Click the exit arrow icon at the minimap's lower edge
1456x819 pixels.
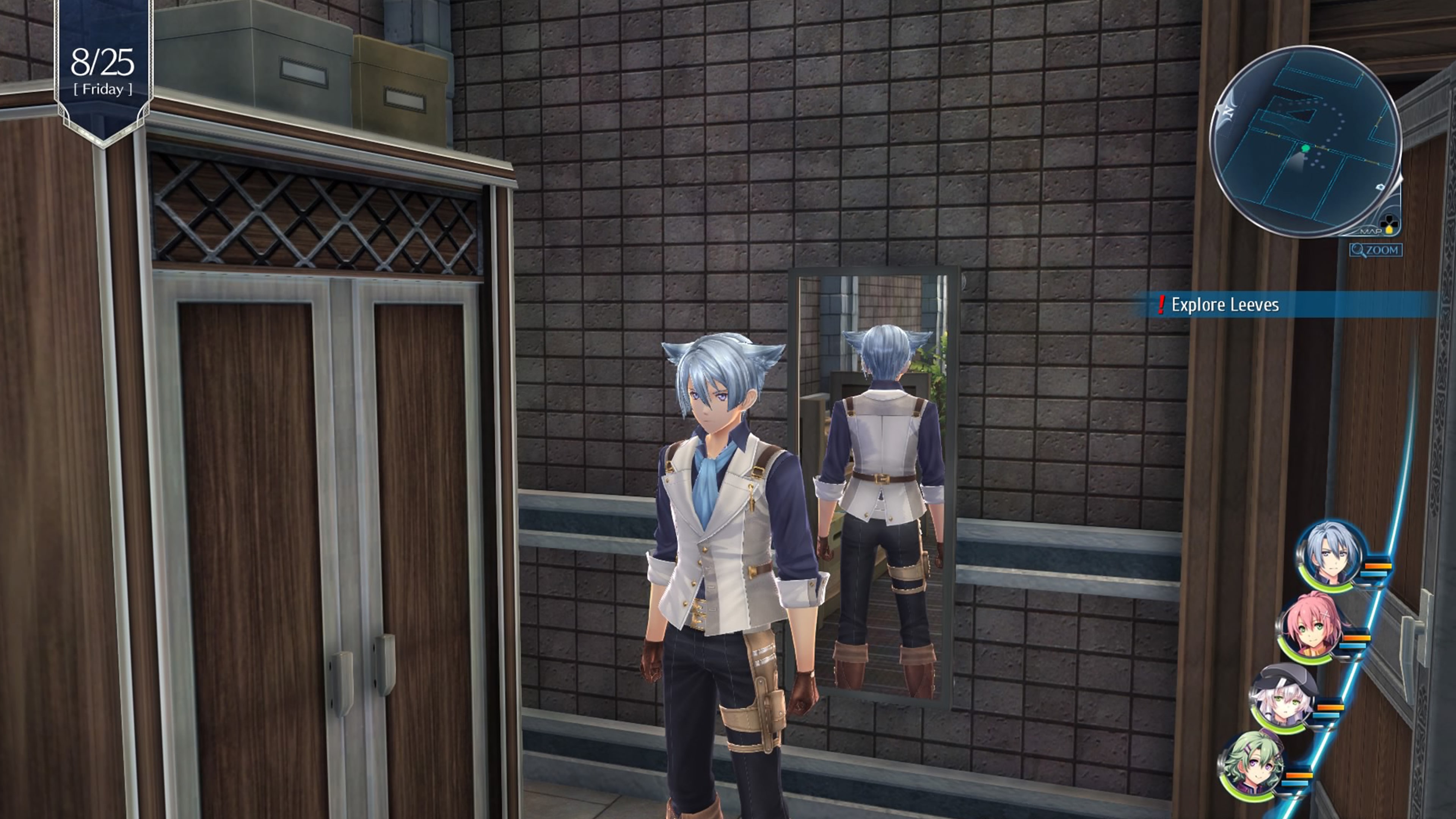(1381, 187)
